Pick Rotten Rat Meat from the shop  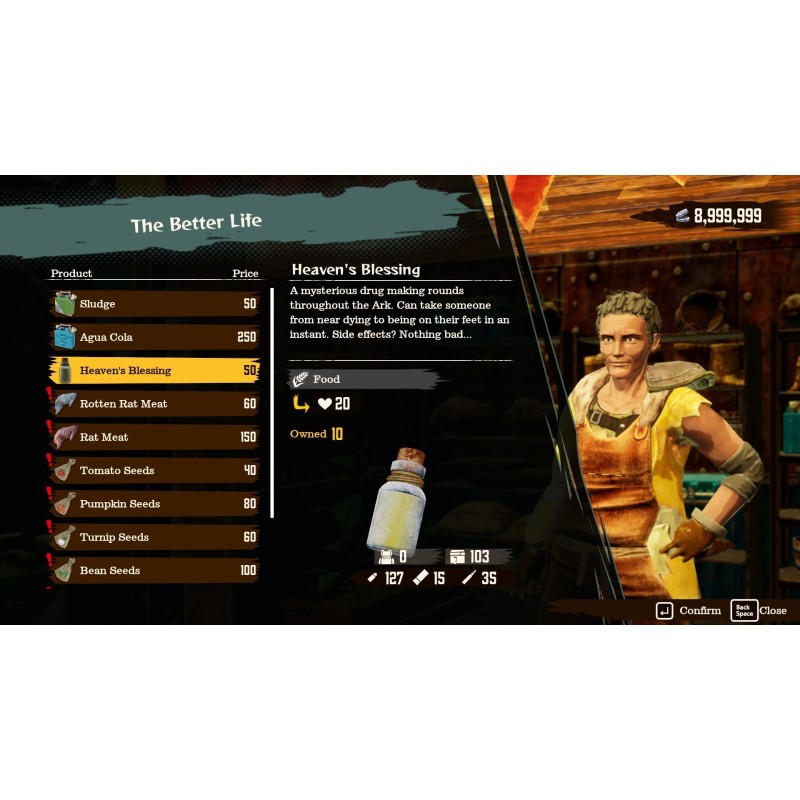tap(155, 404)
